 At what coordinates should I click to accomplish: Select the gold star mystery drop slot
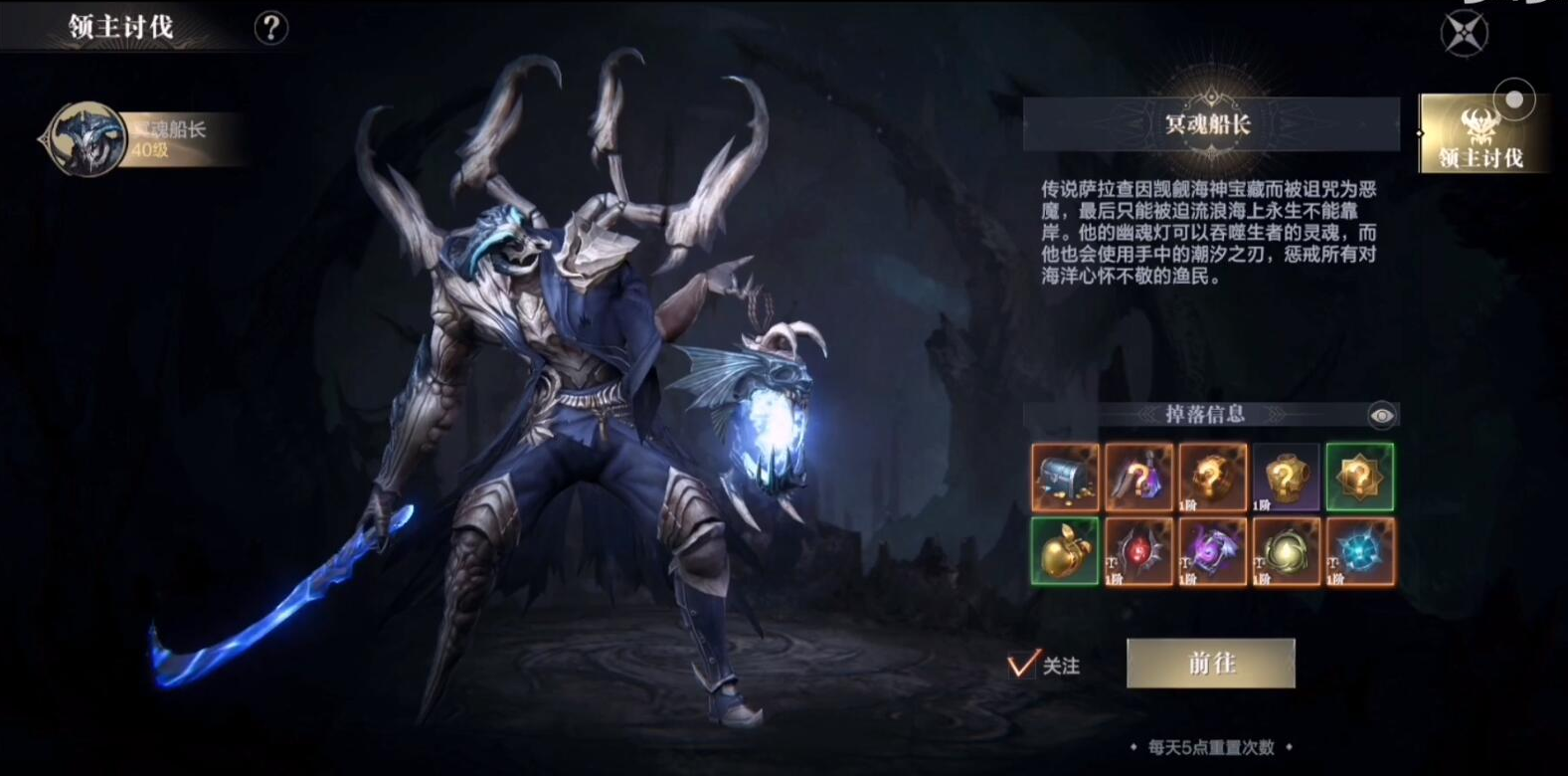tap(1360, 478)
